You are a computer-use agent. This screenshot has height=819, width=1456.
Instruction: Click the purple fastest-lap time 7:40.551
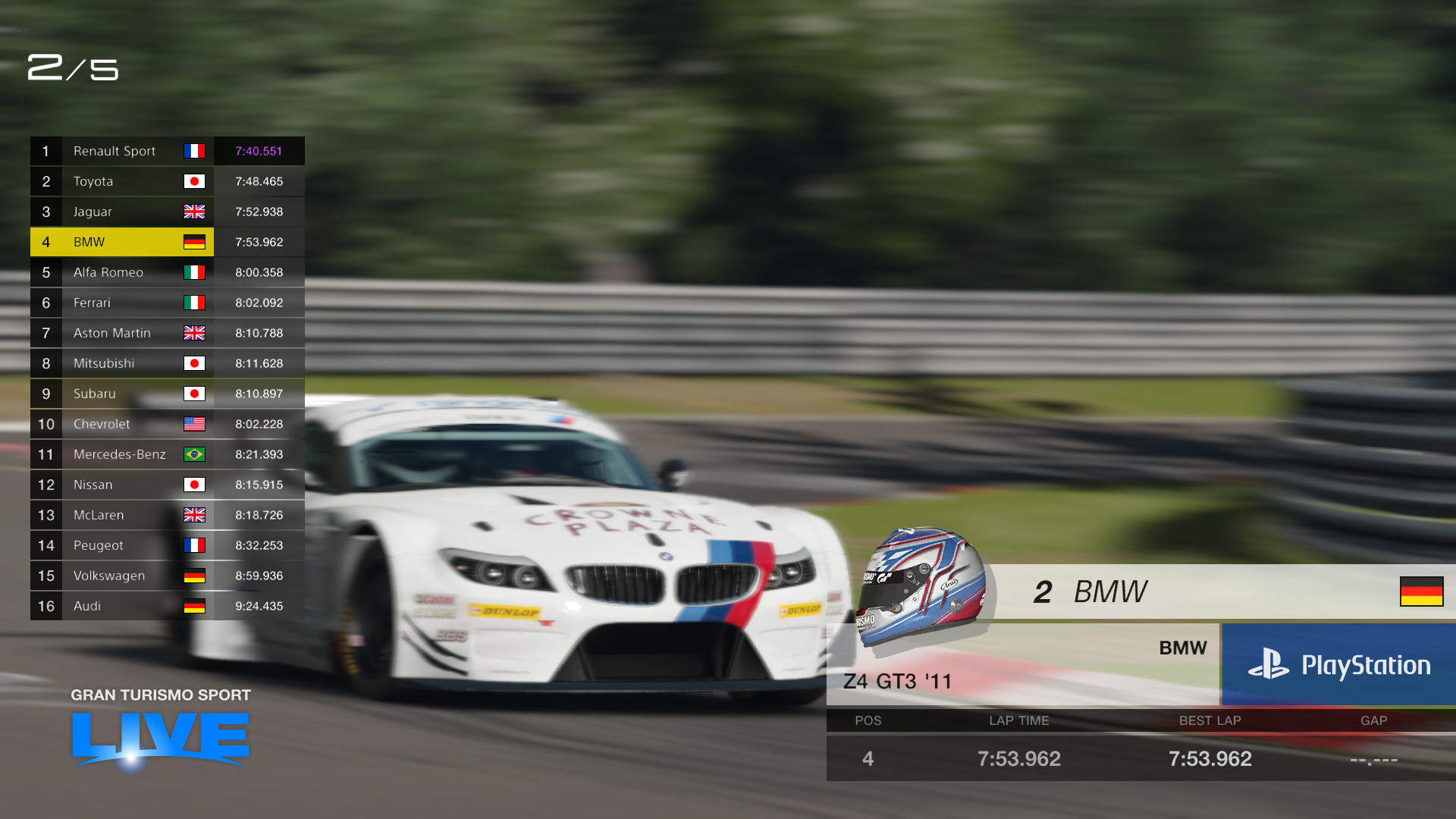(x=259, y=151)
